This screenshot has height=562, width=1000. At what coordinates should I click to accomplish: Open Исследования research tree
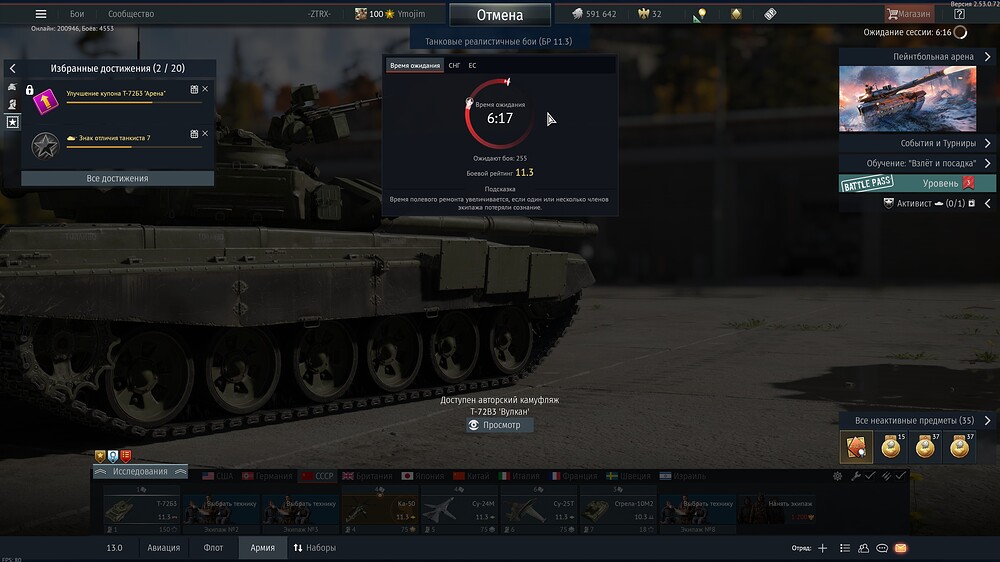click(x=140, y=471)
